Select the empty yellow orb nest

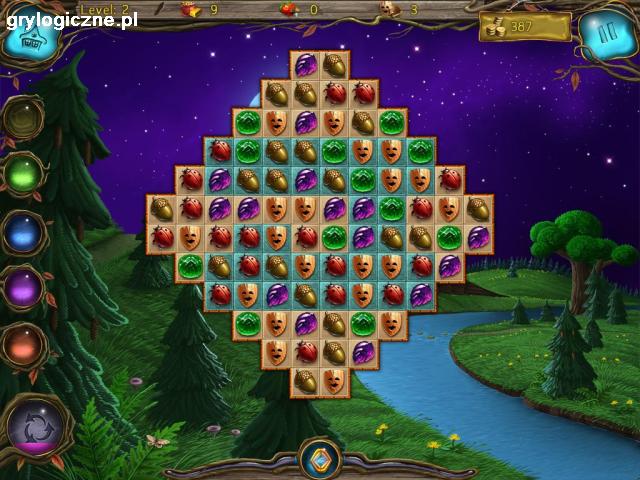pos(22,118)
